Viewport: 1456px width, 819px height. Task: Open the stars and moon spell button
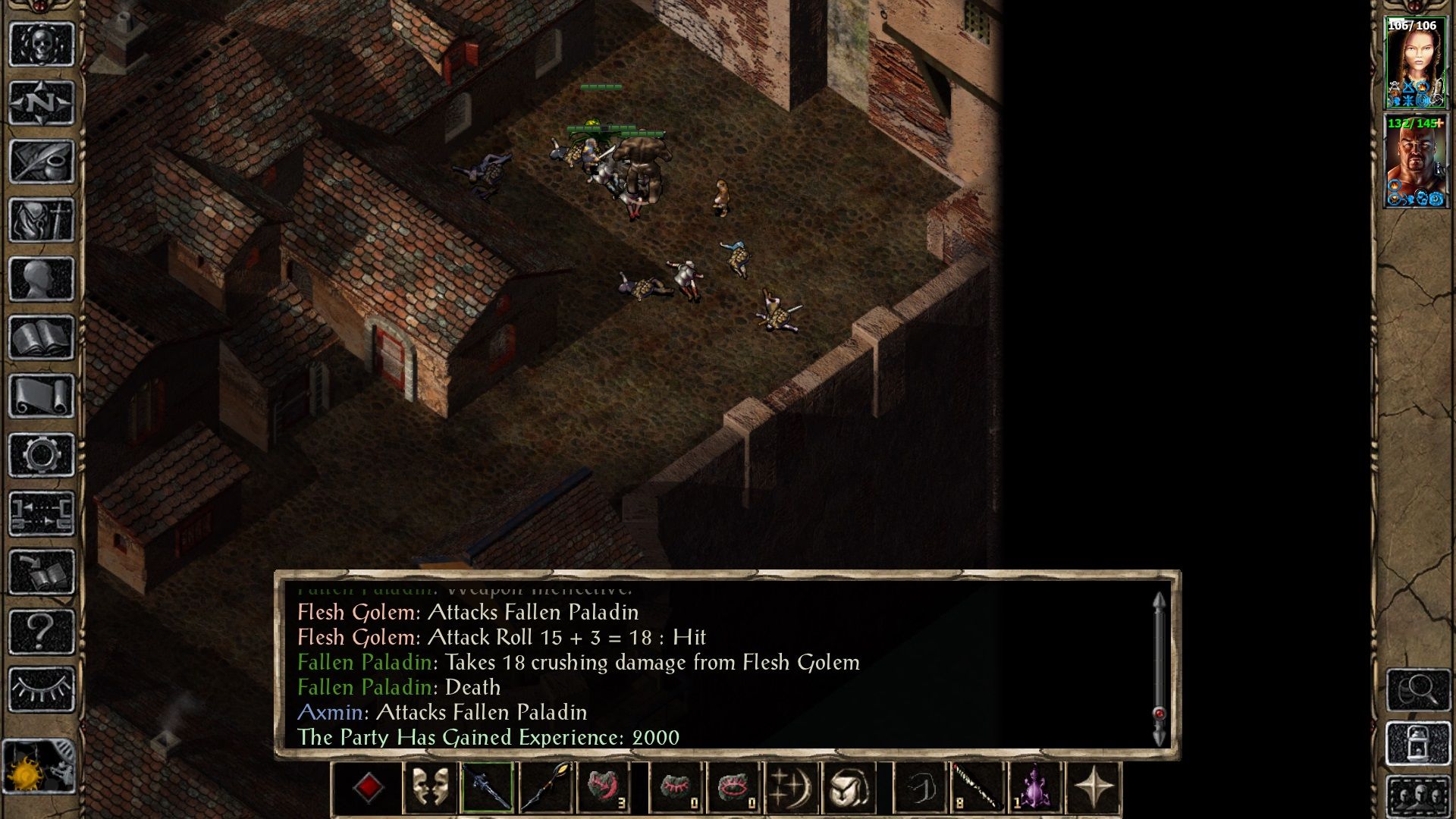coord(790,788)
